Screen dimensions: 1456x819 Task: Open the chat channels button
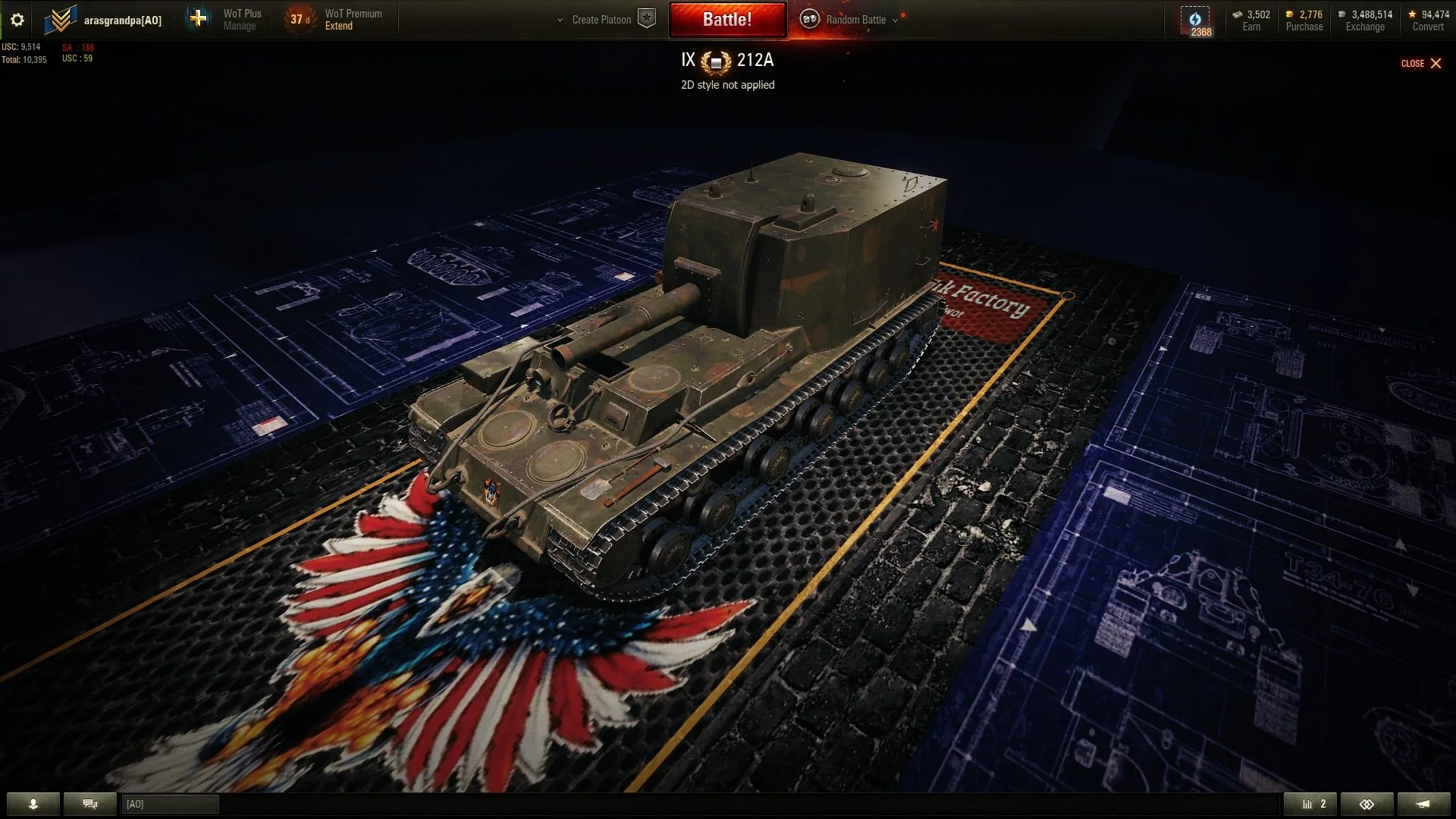tap(90, 804)
